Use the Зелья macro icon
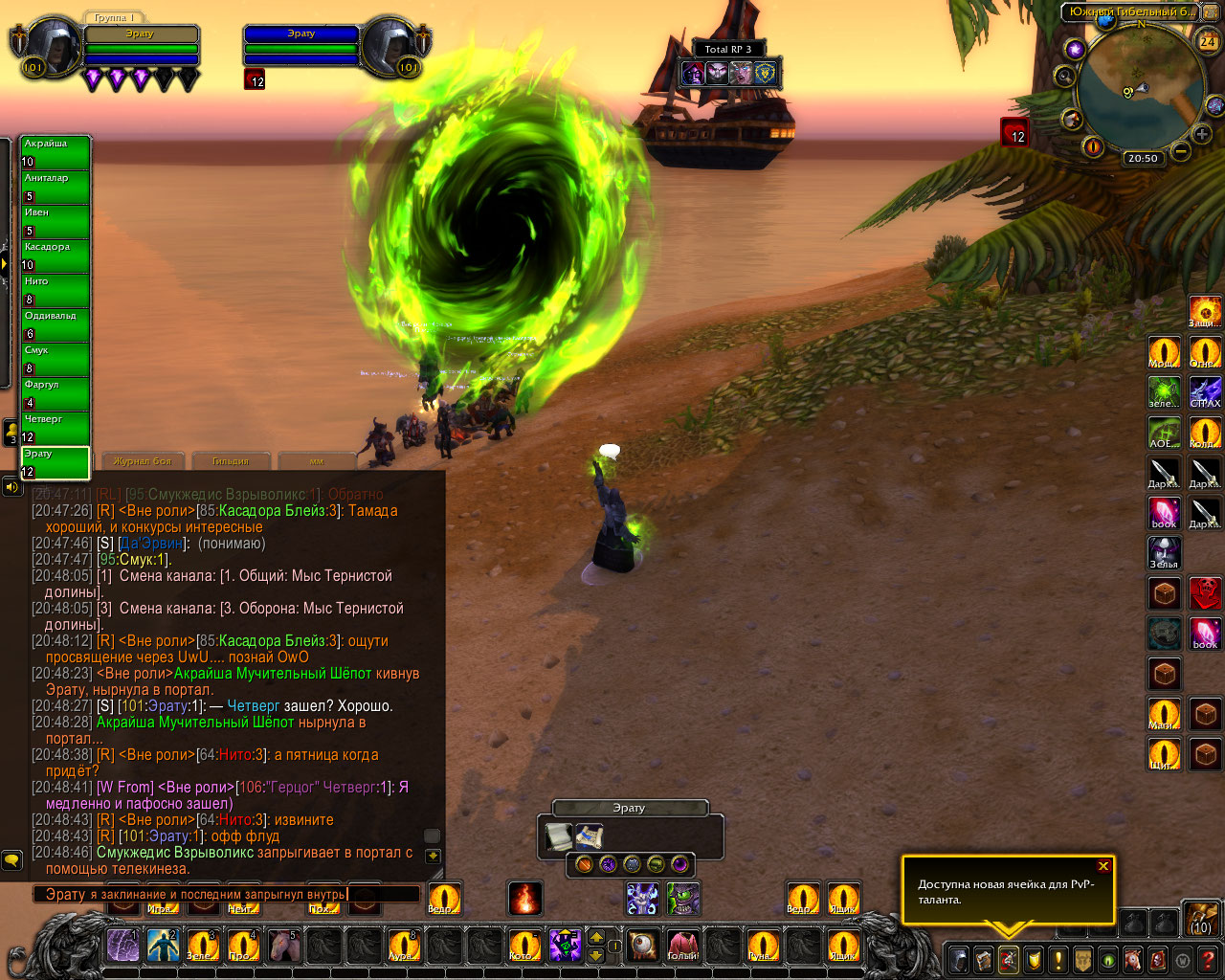This screenshot has height=980, width=1225. click(1165, 553)
